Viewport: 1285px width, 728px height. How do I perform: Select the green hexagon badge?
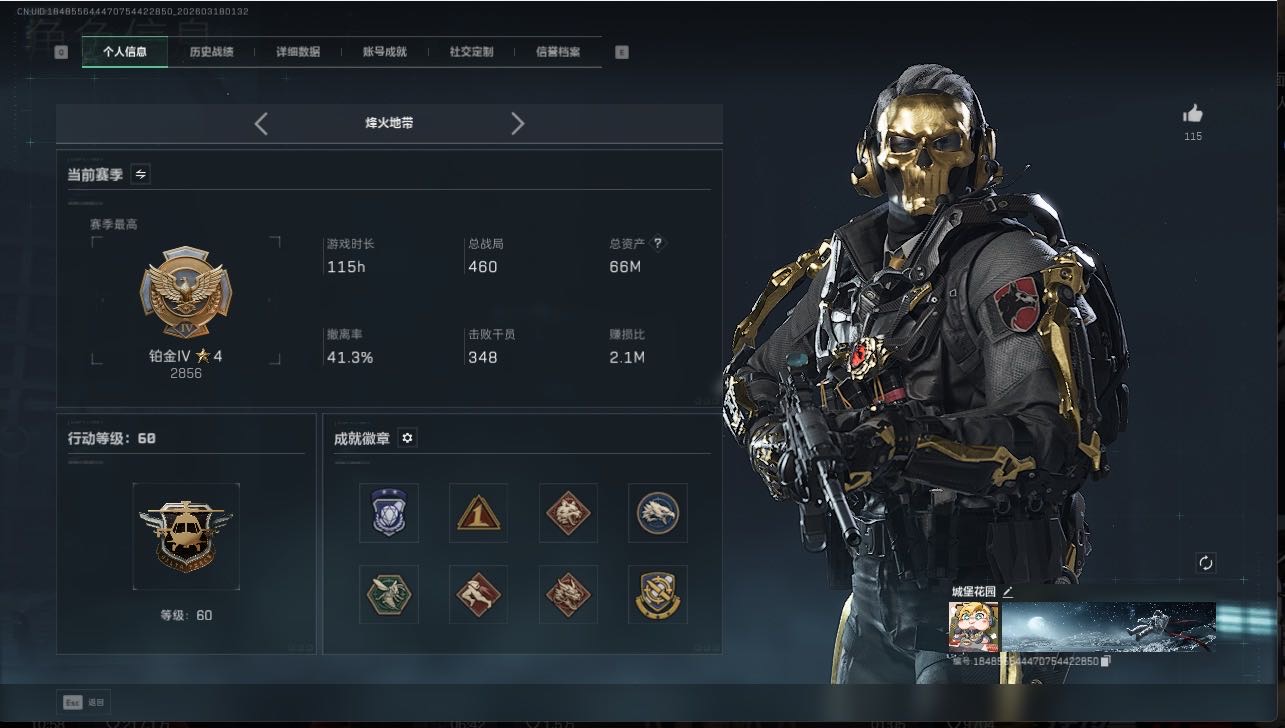(x=388, y=594)
